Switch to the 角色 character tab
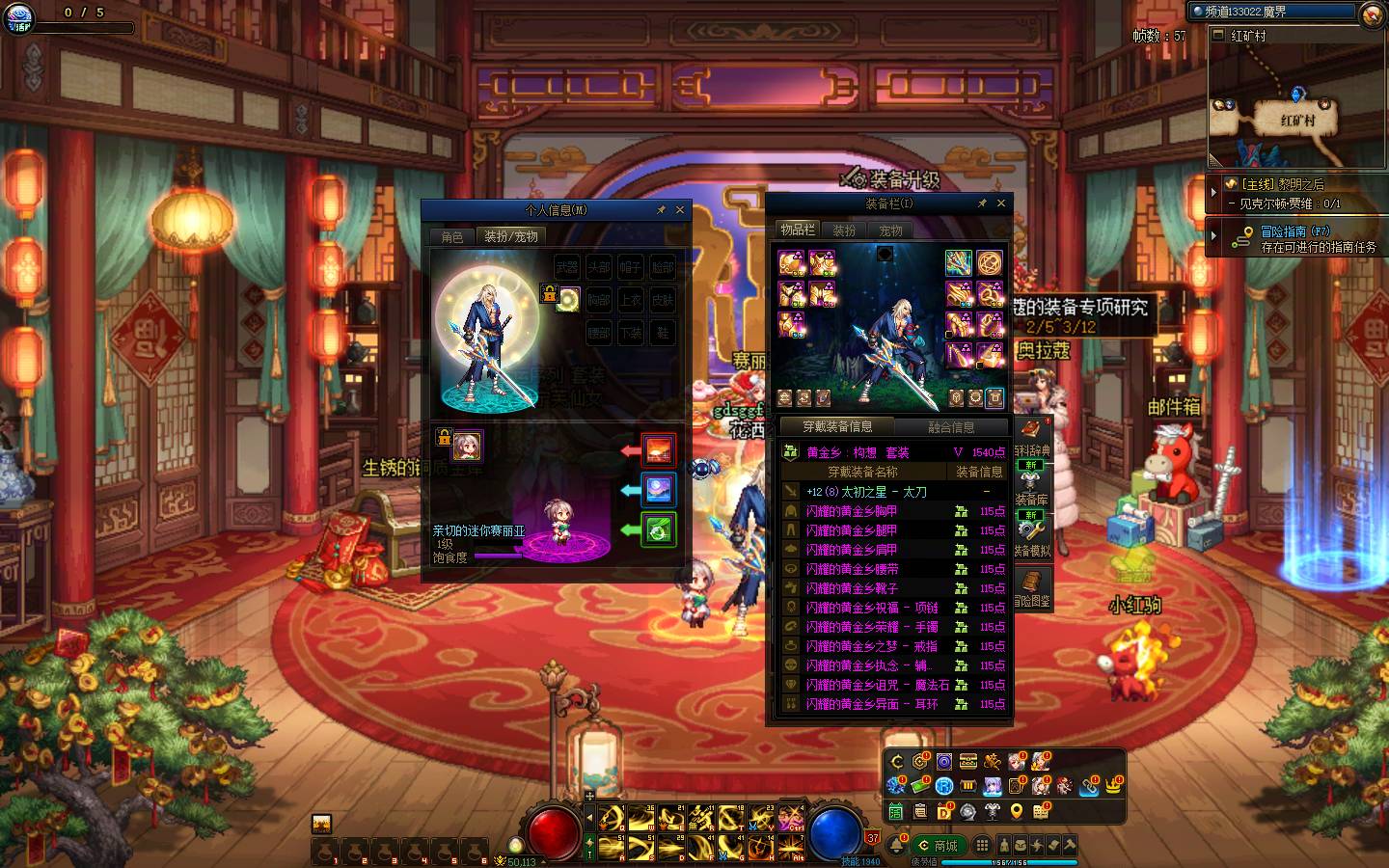 click(452, 236)
